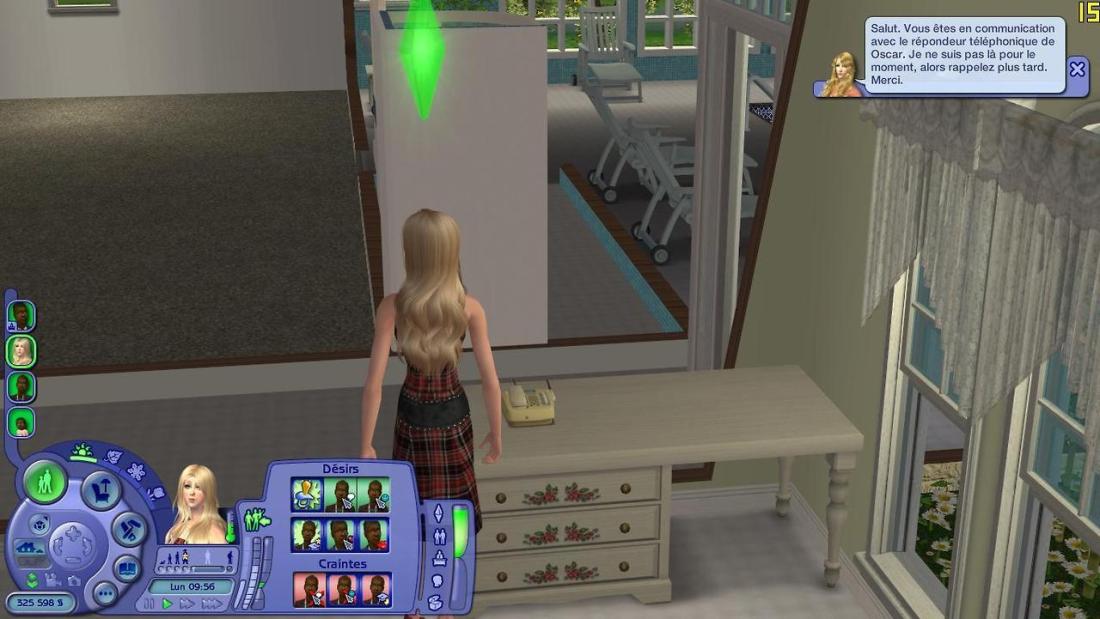Open the Story mode album book
The height and width of the screenshot is (619, 1100).
coord(127,568)
